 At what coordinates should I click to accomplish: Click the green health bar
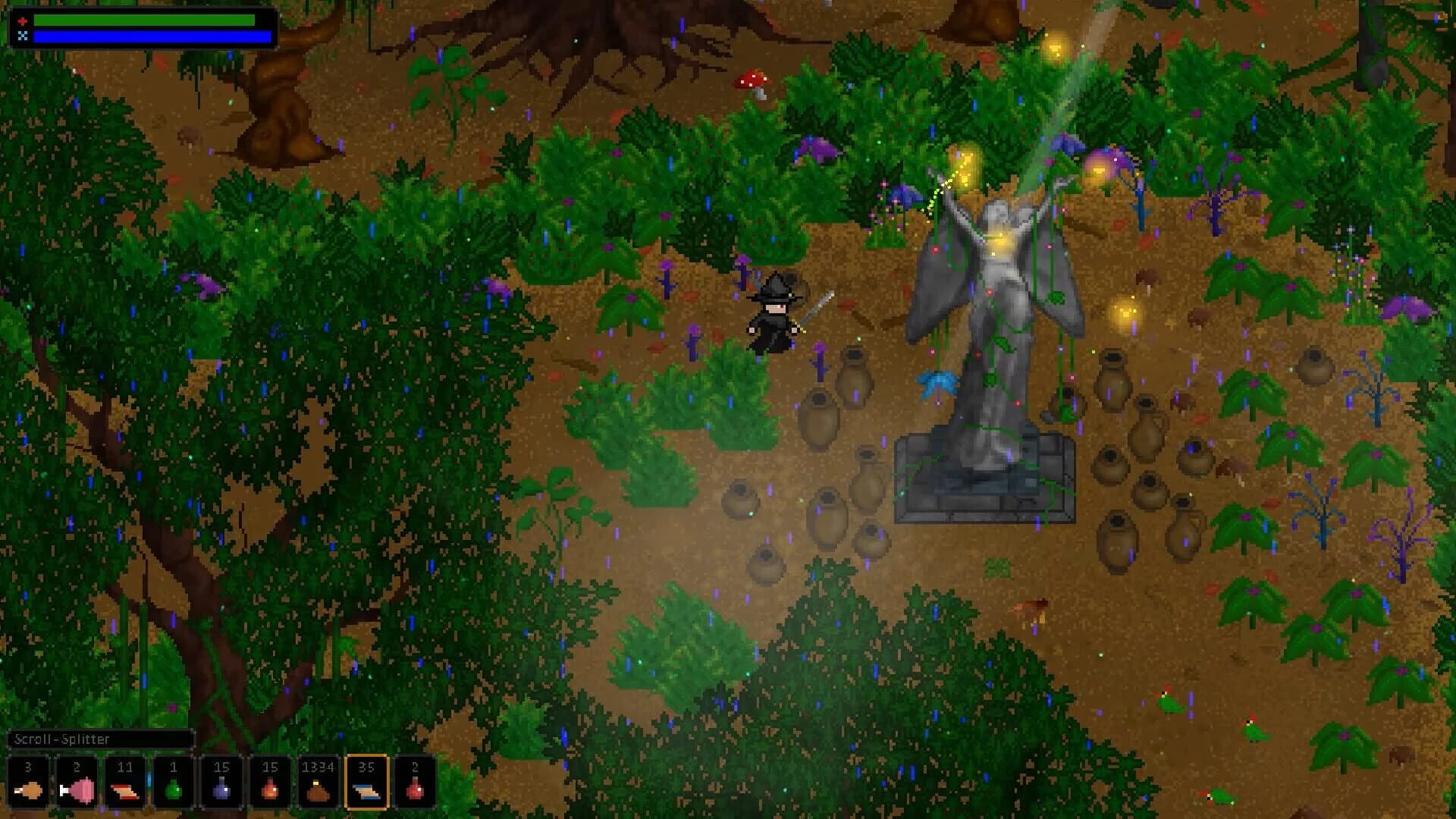(144, 20)
